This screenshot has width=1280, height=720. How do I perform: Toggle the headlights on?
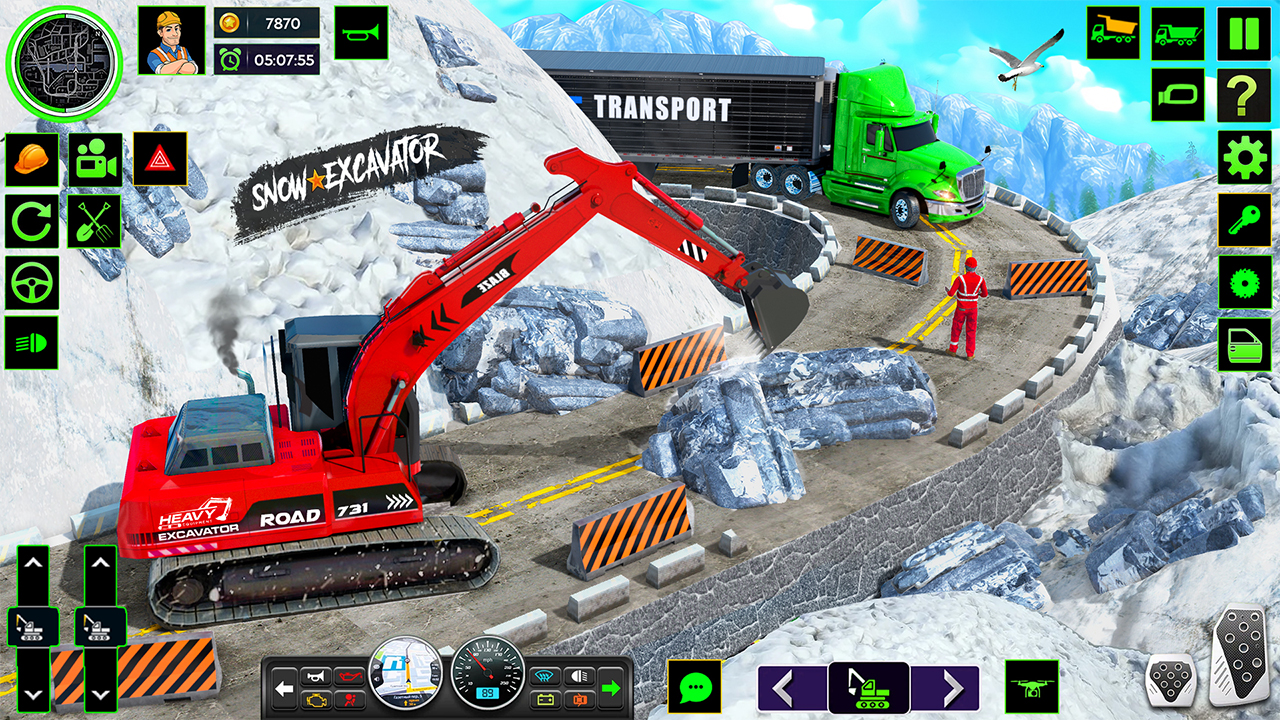point(33,344)
